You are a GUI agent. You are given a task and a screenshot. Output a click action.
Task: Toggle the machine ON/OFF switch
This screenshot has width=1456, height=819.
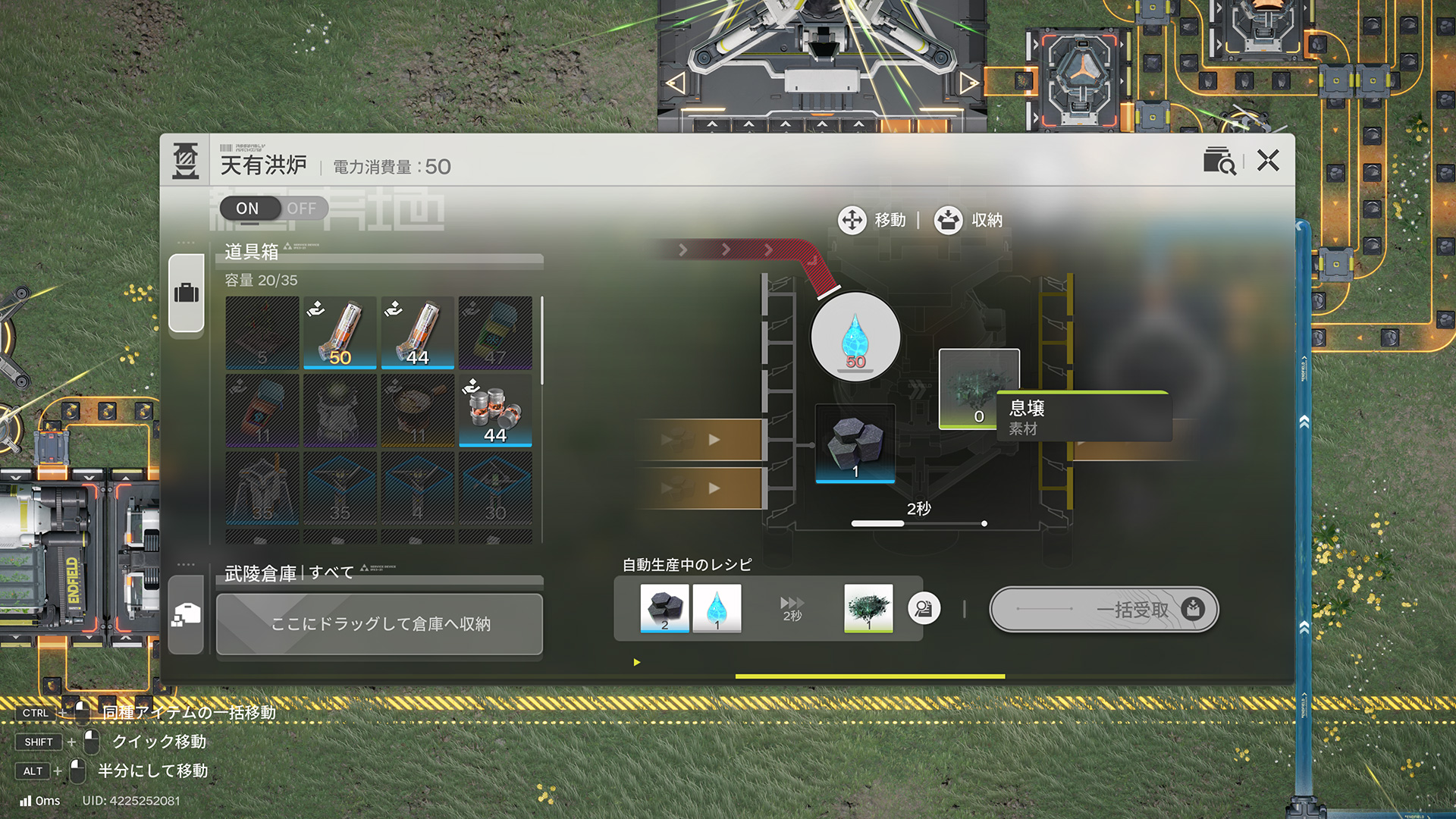click(x=274, y=208)
